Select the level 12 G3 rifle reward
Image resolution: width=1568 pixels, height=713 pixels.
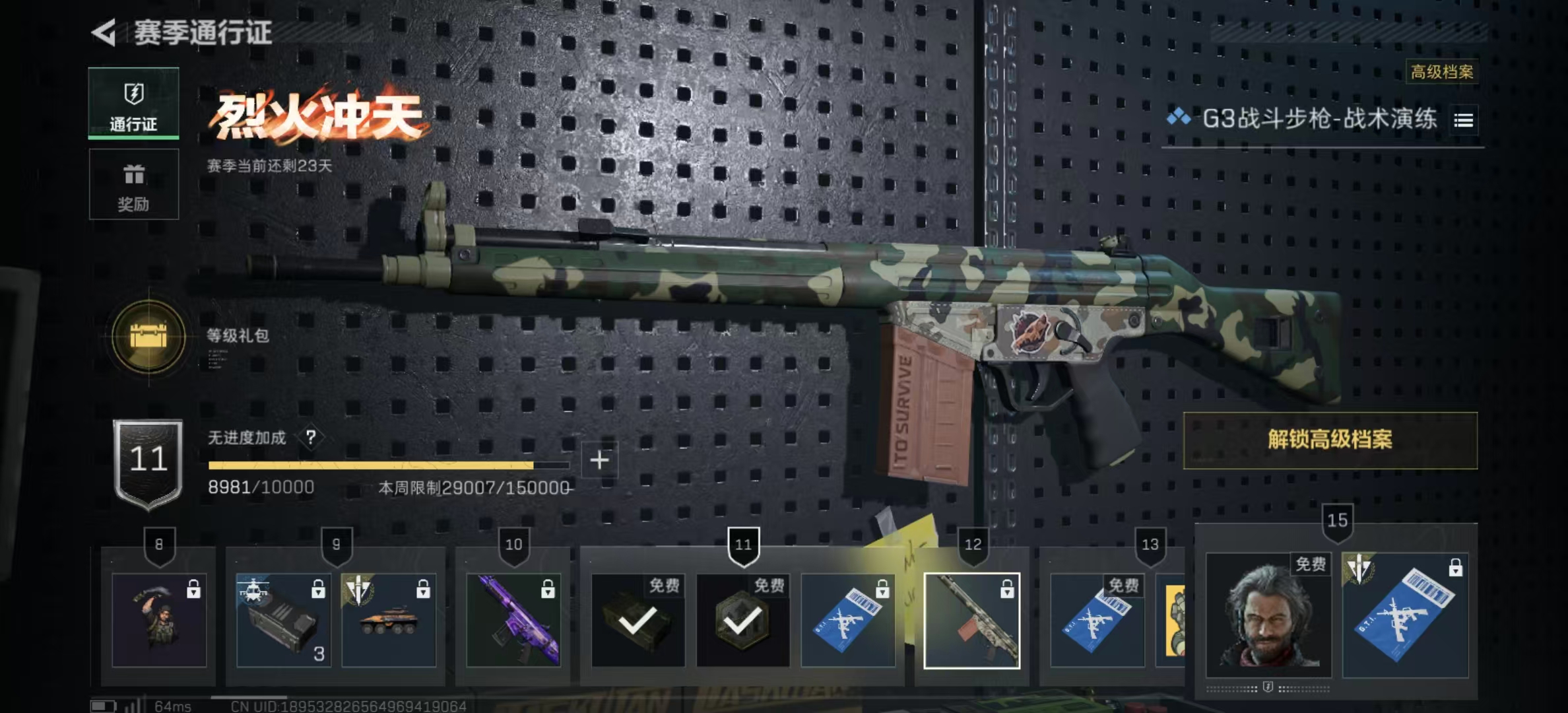click(971, 620)
